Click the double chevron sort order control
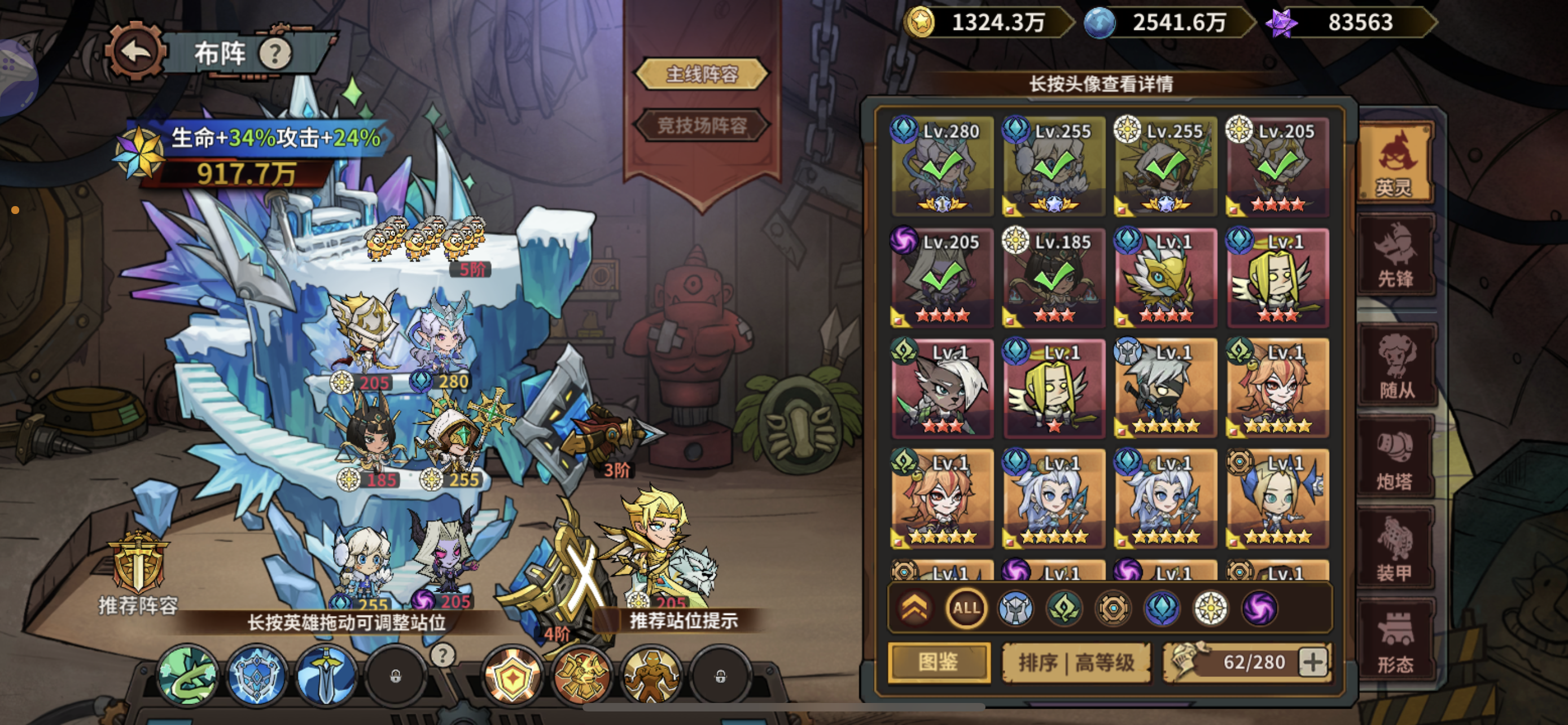Image resolution: width=1568 pixels, height=725 pixels. click(916, 607)
